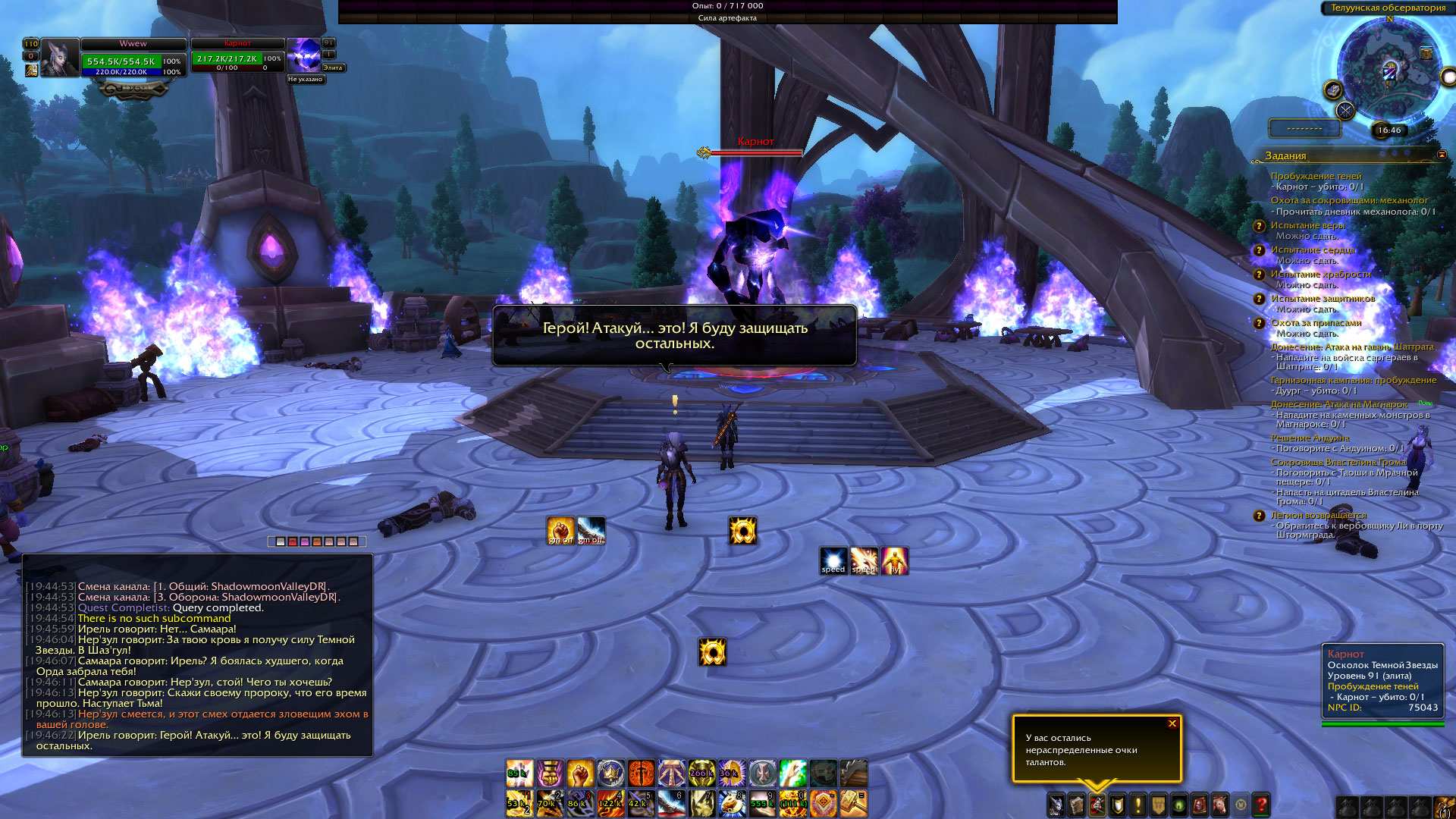Screen dimensions: 1456x819
Task: Open the character info micro button
Action: (1056, 805)
